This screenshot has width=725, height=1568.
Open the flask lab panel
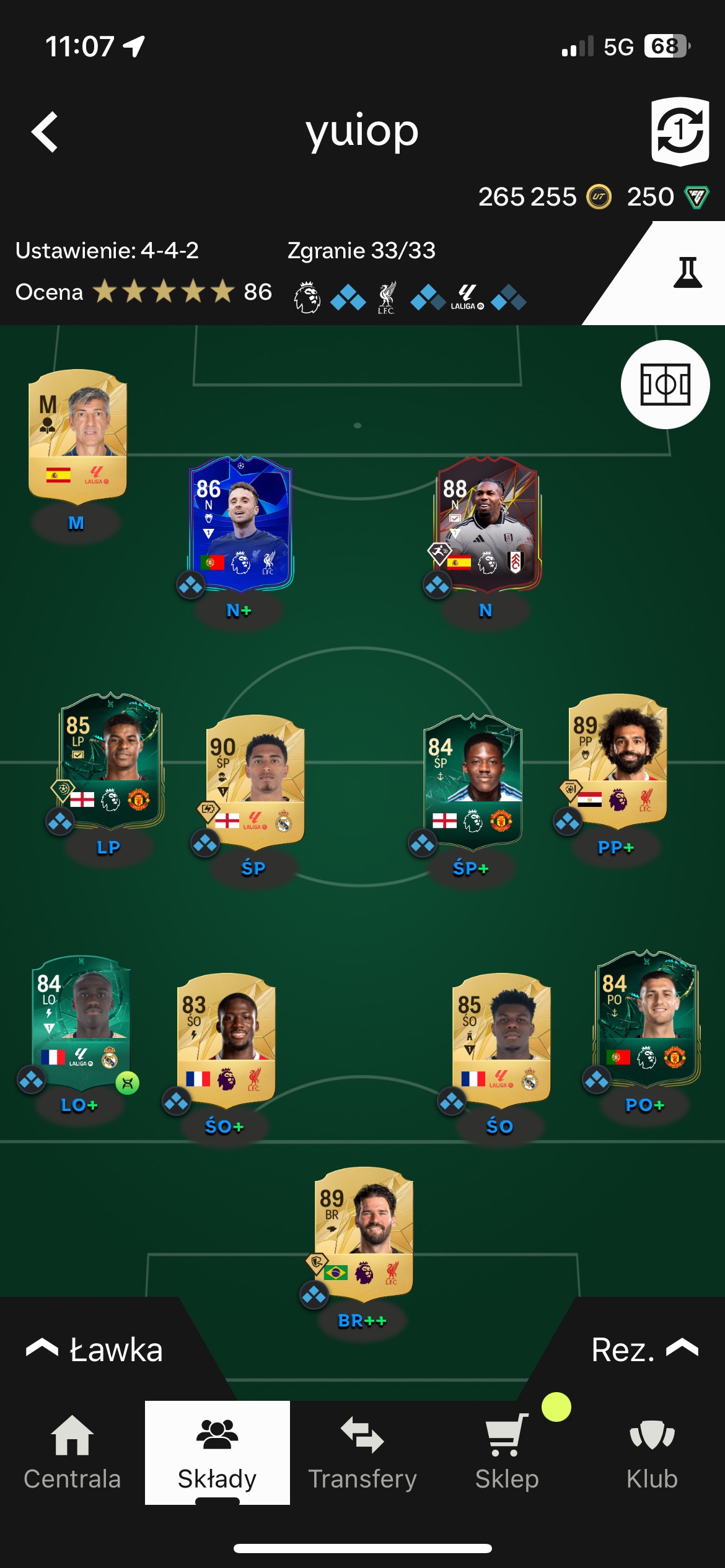click(687, 273)
